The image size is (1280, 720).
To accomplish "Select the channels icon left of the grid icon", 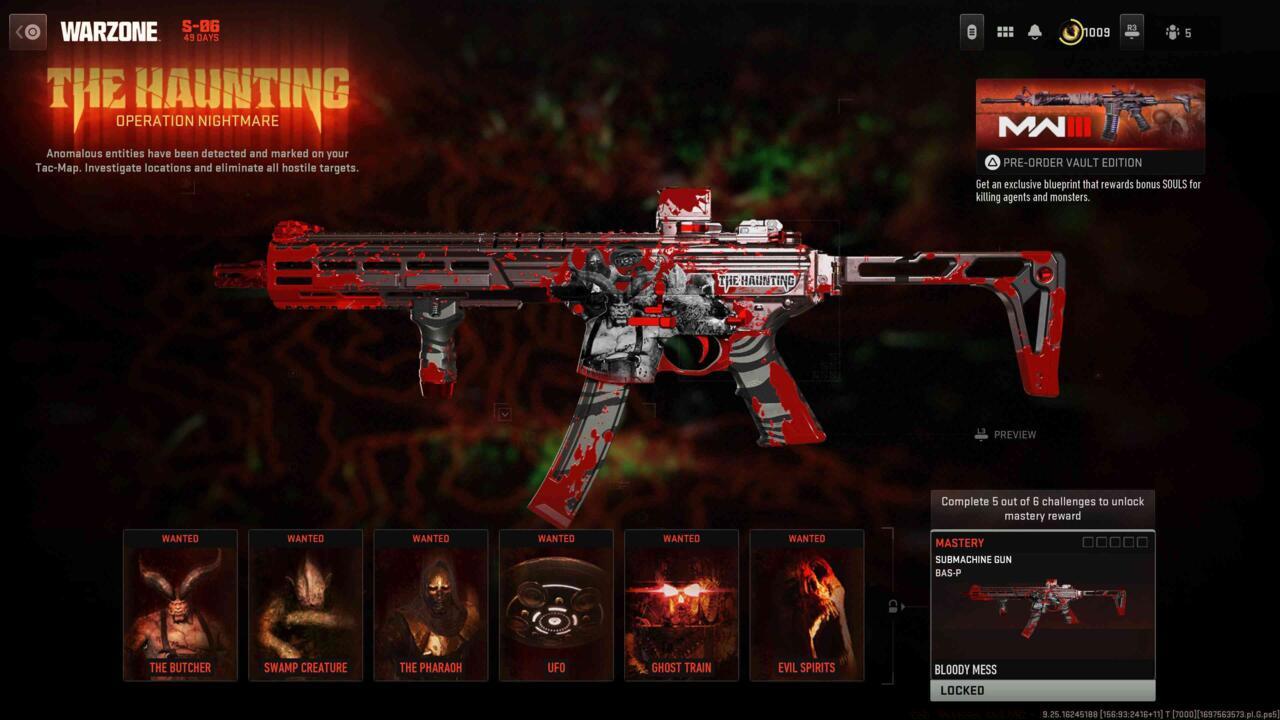I will click(x=971, y=31).
